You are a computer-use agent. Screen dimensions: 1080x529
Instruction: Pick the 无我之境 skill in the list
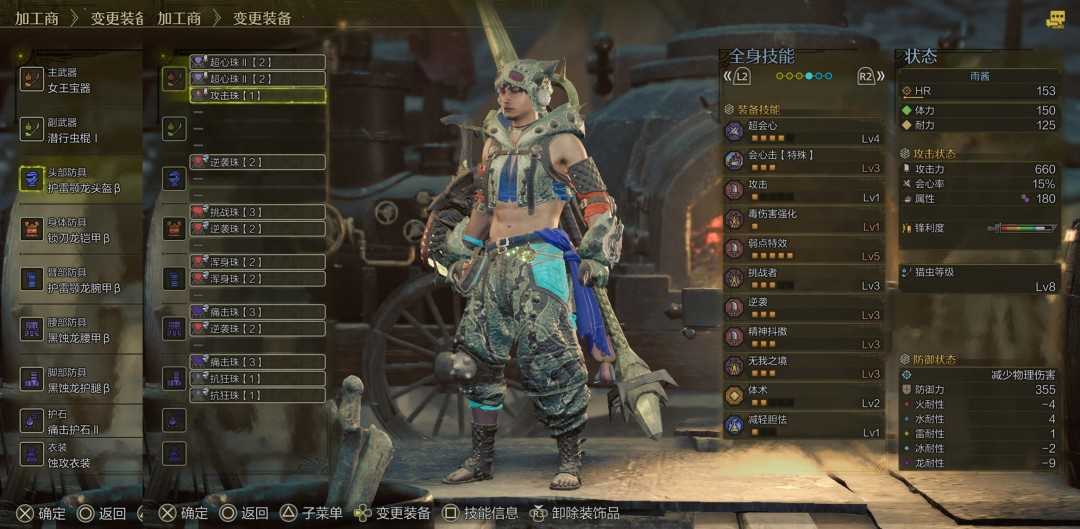coord(803,366)
